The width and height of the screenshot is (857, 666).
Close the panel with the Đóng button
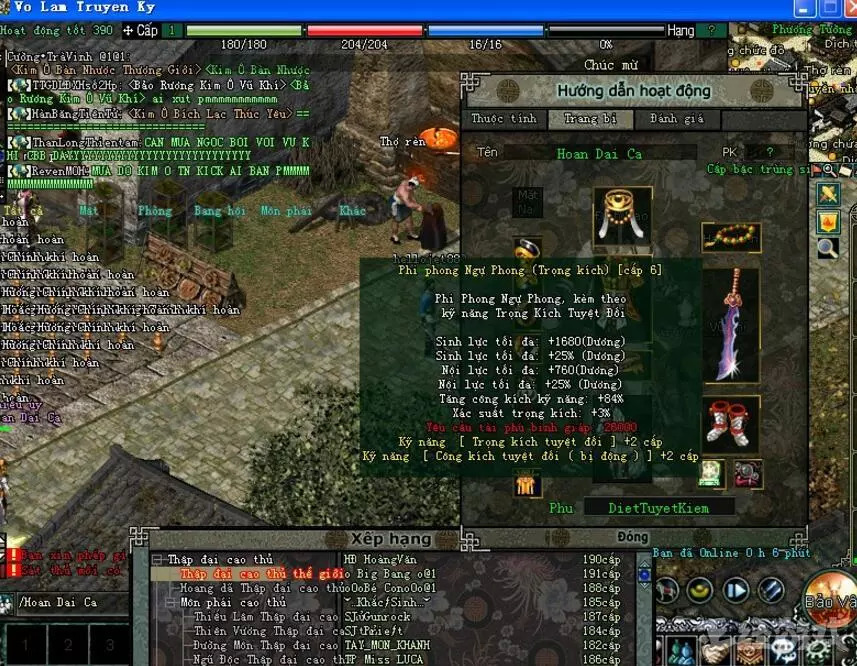631,536
